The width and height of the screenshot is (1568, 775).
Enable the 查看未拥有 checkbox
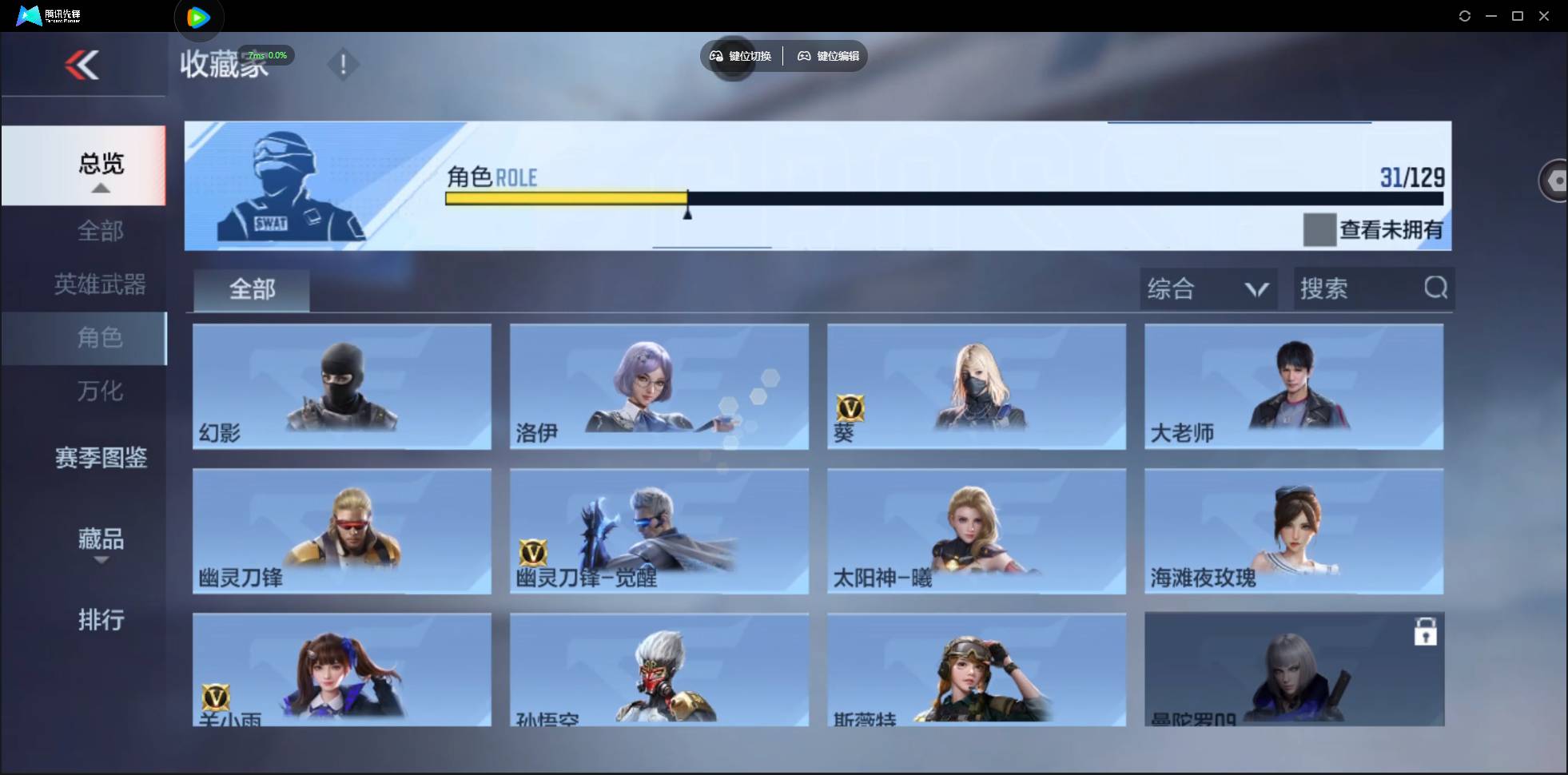coord(1319,229)
